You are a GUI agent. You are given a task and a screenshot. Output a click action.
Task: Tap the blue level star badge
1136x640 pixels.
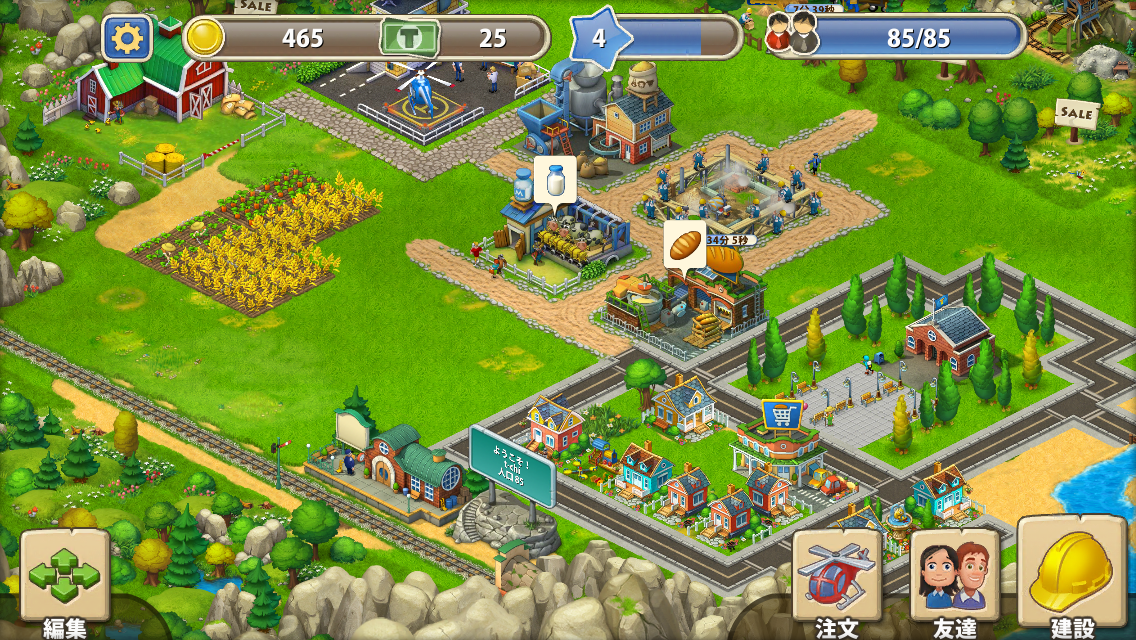tap(600, 39)
